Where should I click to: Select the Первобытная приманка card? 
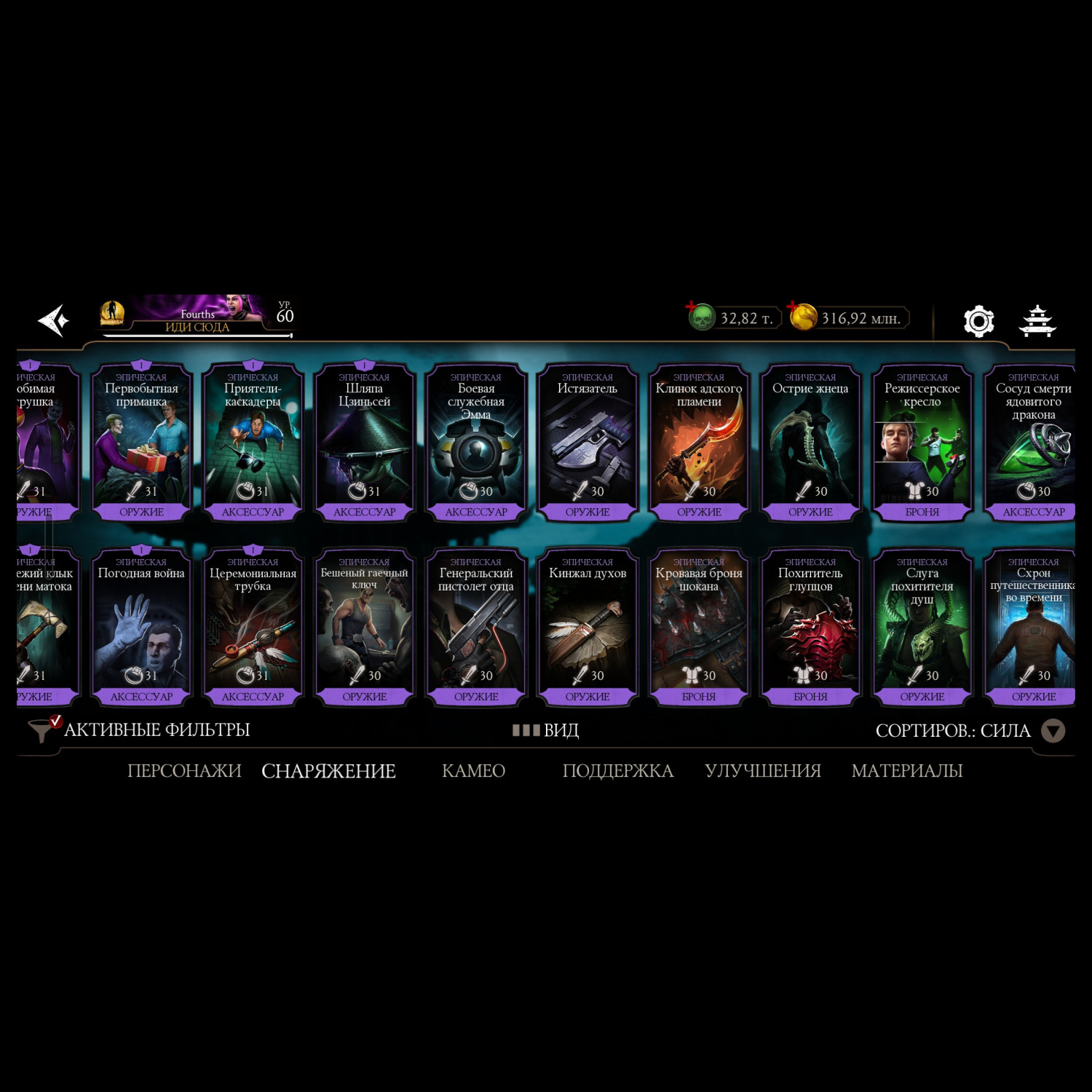[141, 441]
